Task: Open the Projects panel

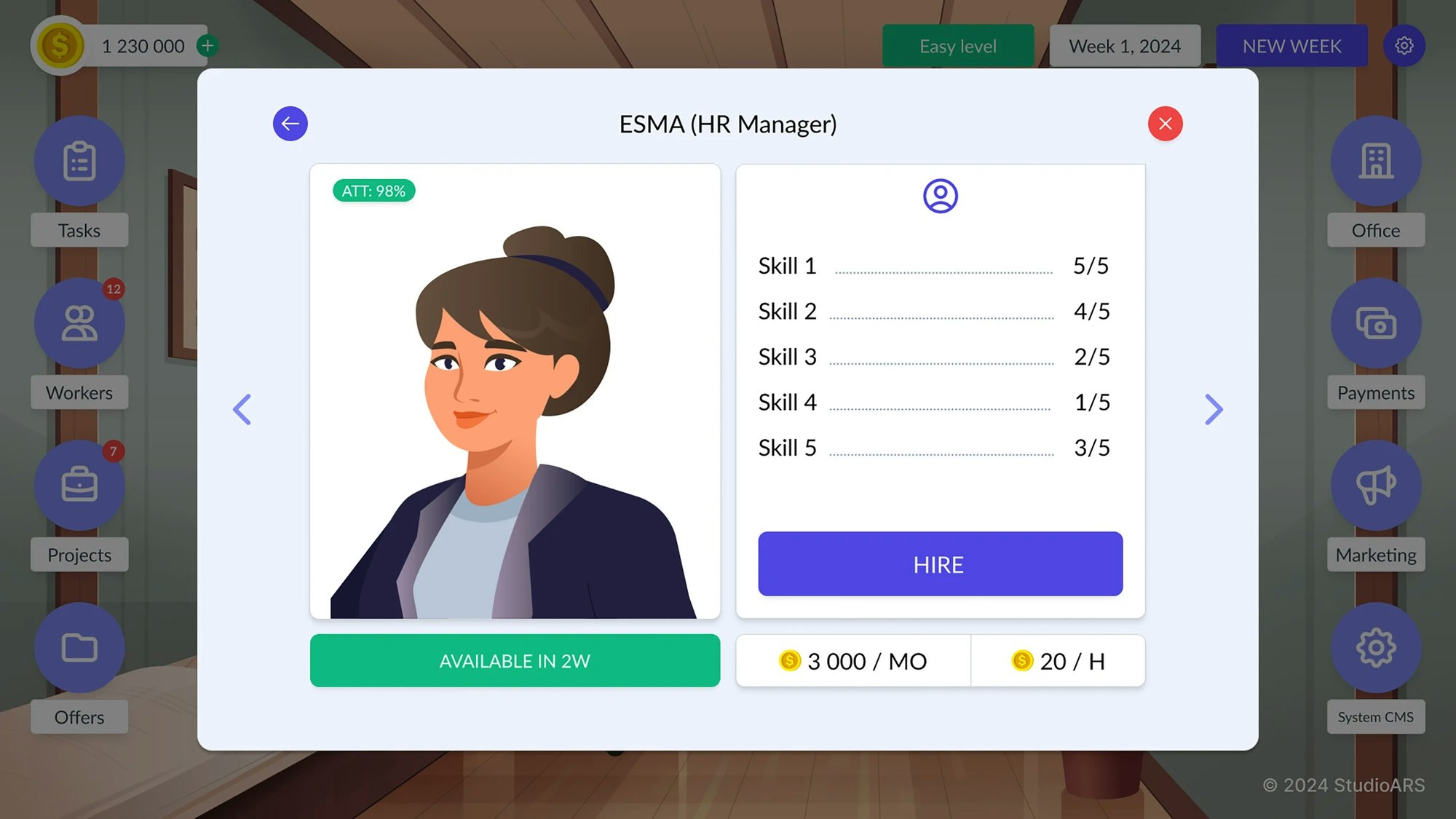Action: point(79,486)
